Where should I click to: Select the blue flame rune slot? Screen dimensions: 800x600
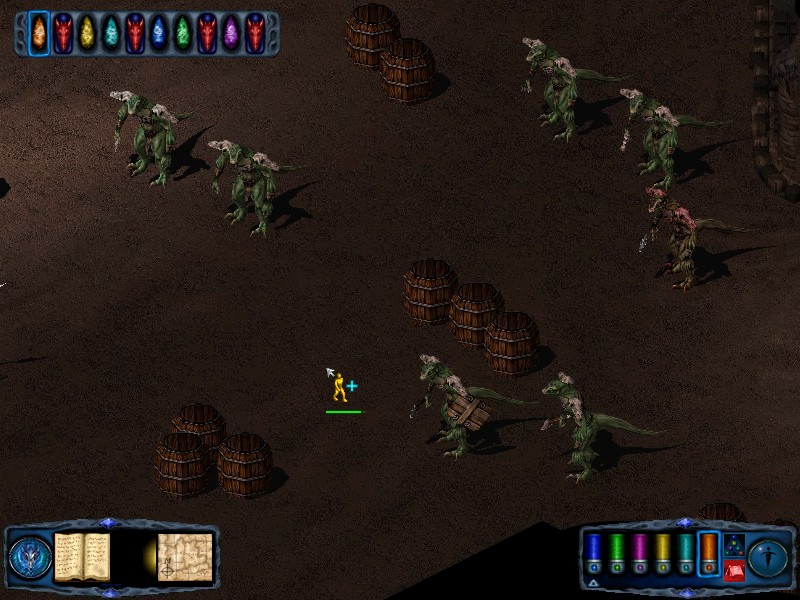pyautogui.click(x=159, y=33)
